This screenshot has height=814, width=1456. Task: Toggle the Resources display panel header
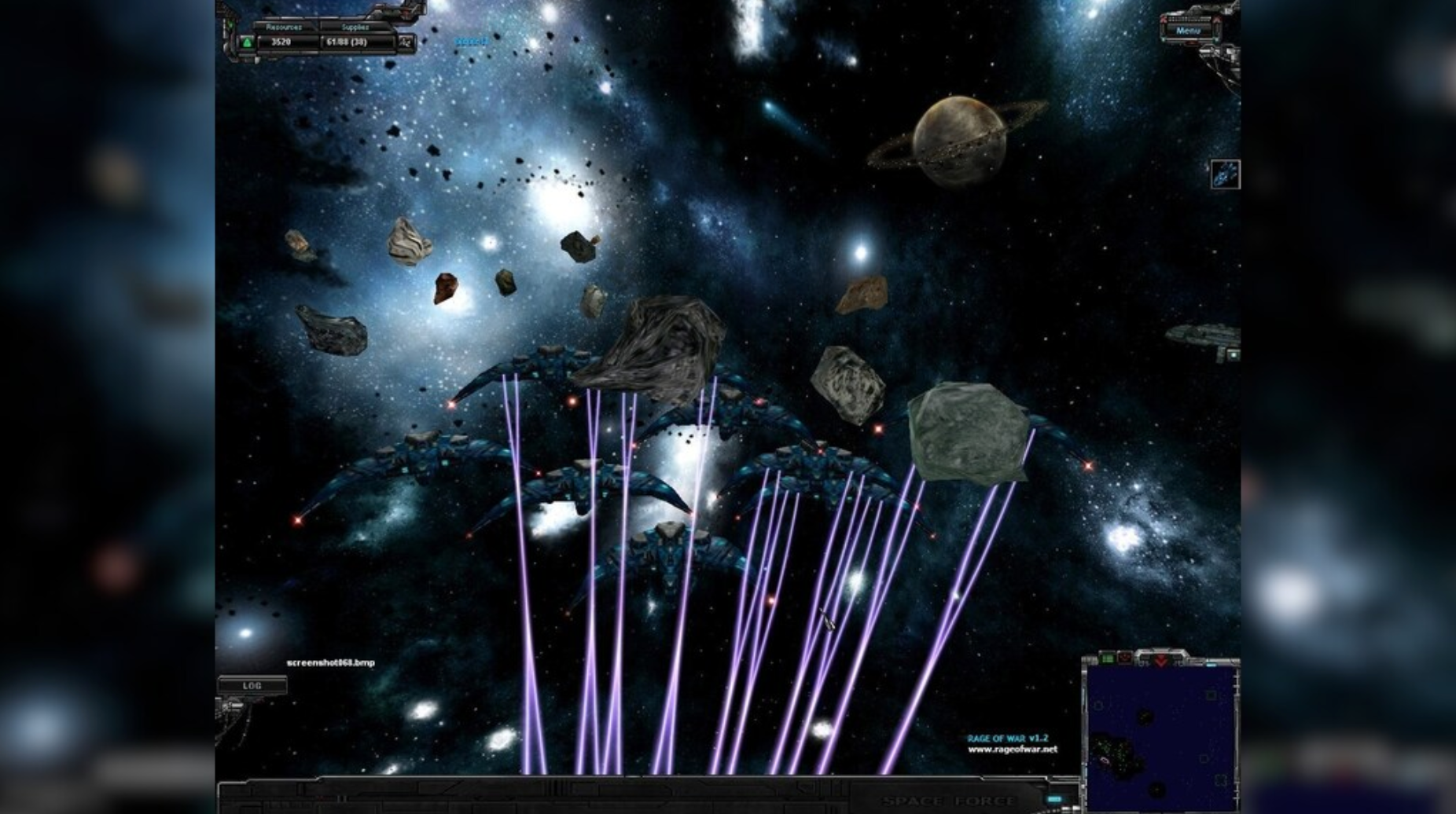click(x=285, y=26)
